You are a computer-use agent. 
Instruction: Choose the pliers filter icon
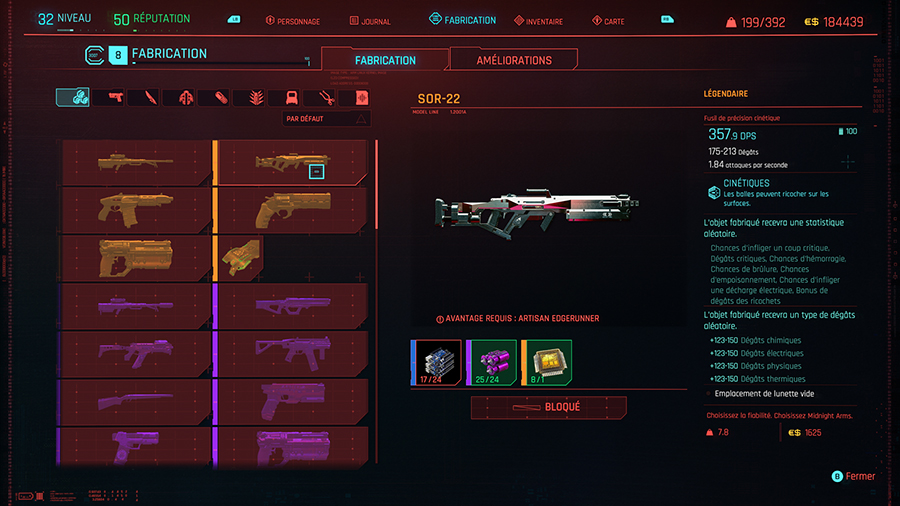pos(324,97)
